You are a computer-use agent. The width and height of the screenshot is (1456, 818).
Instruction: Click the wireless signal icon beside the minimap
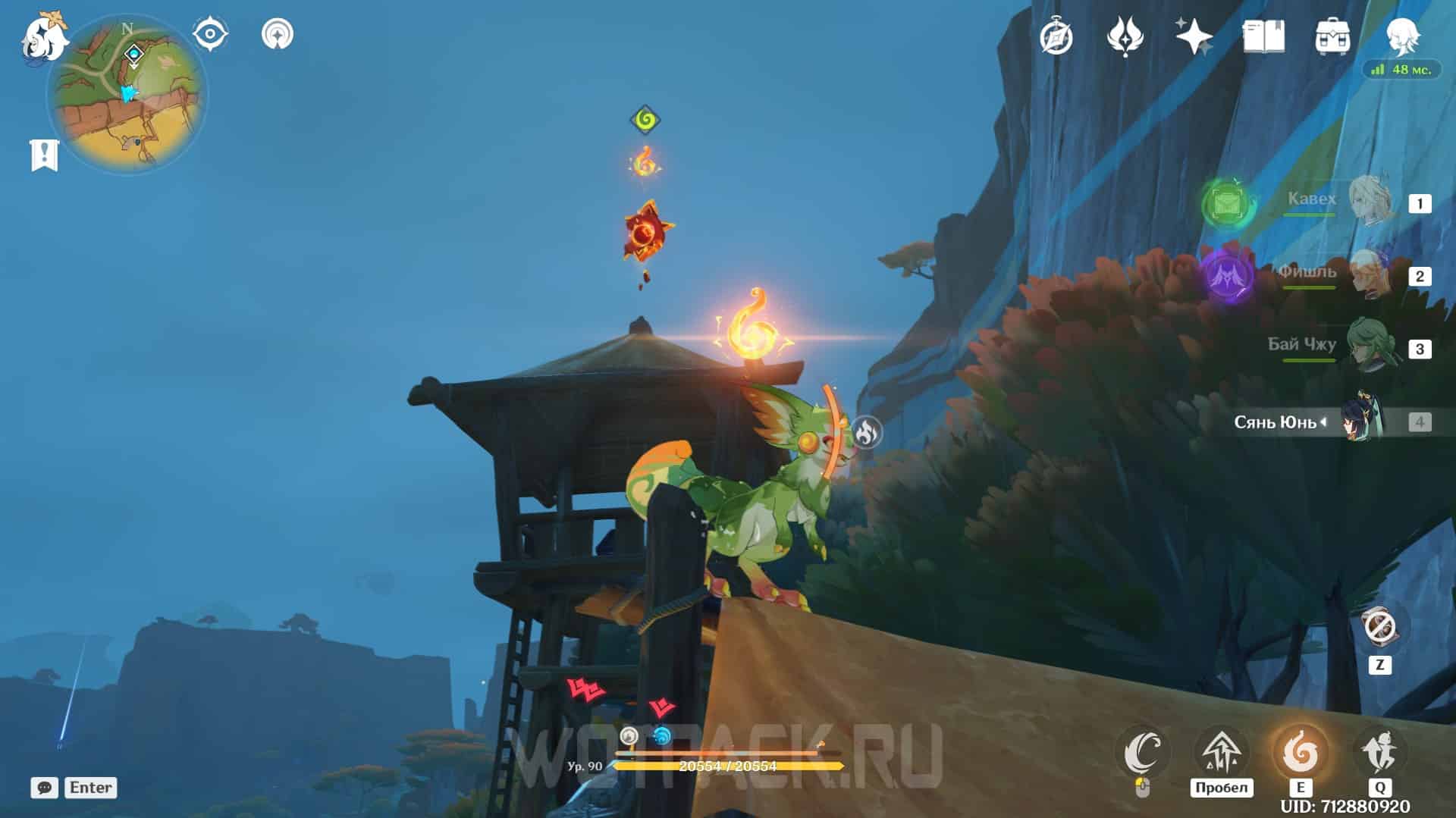pos(278,34)
